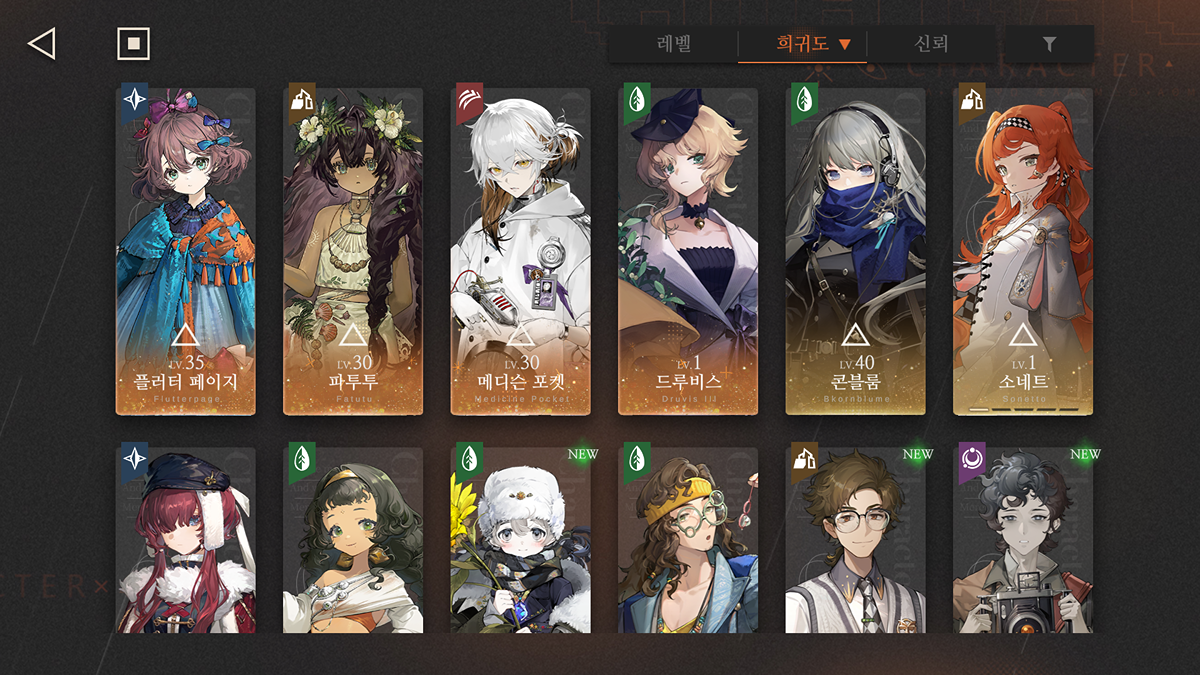
Task: Open the NEW white fur hat character card
Action: point(520,540)
